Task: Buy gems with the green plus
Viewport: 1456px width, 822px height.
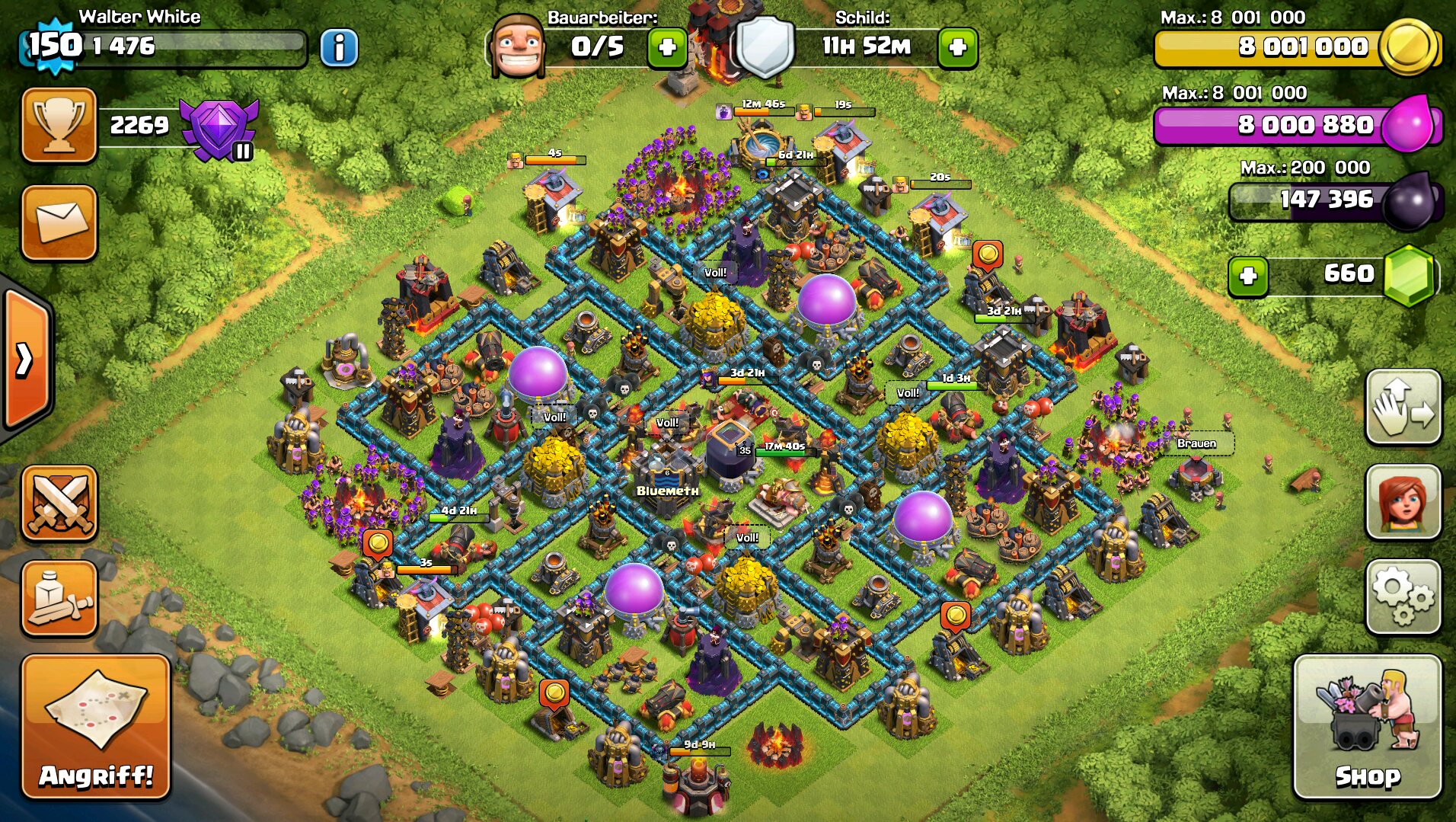Action: 1248,276
